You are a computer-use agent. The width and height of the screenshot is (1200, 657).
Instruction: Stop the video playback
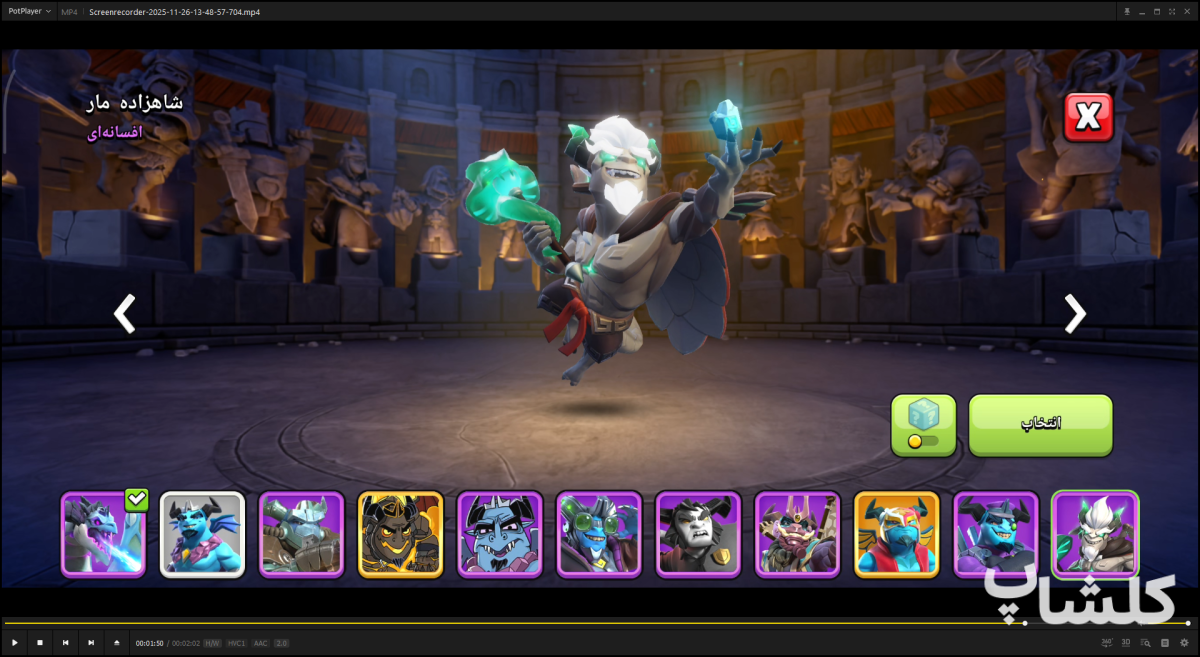pos(40,642)
